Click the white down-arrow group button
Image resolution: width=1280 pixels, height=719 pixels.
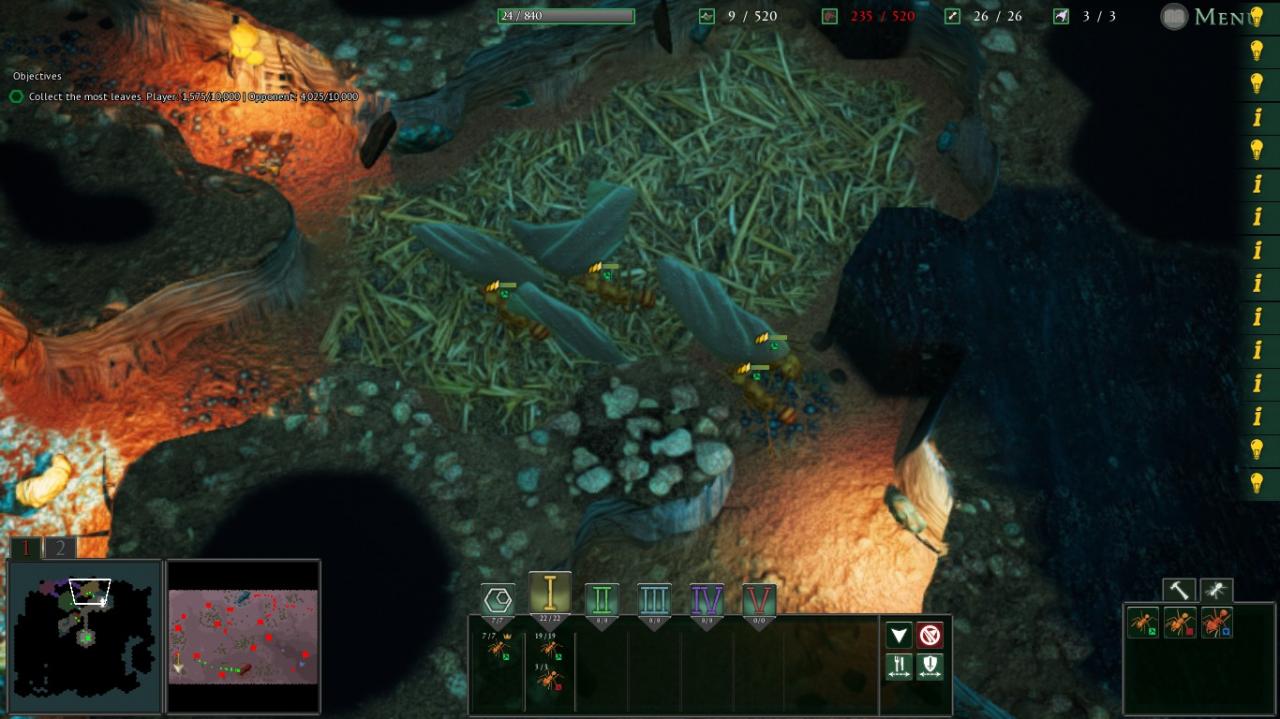tap(899, 635)
